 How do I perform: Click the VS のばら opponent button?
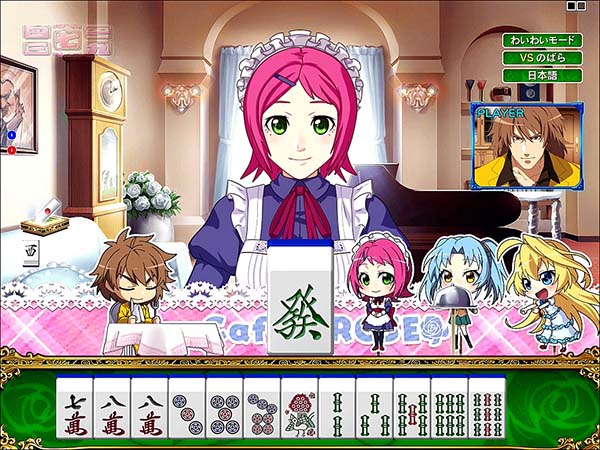pyautogui.click(x=541, y=57)
